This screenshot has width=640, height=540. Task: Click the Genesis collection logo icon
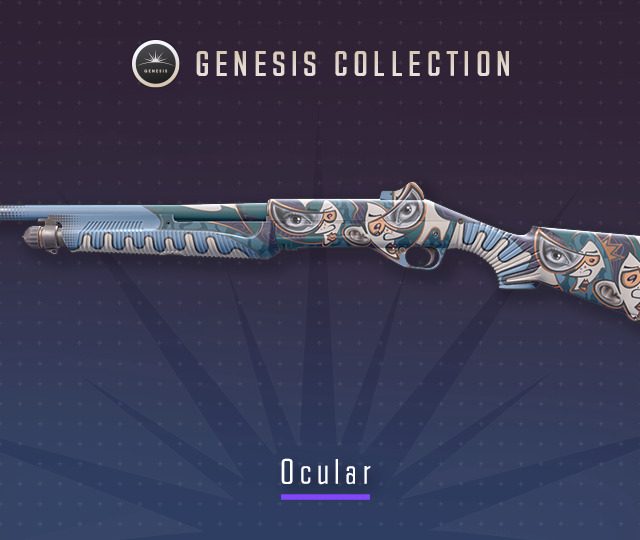pos(155,64)
